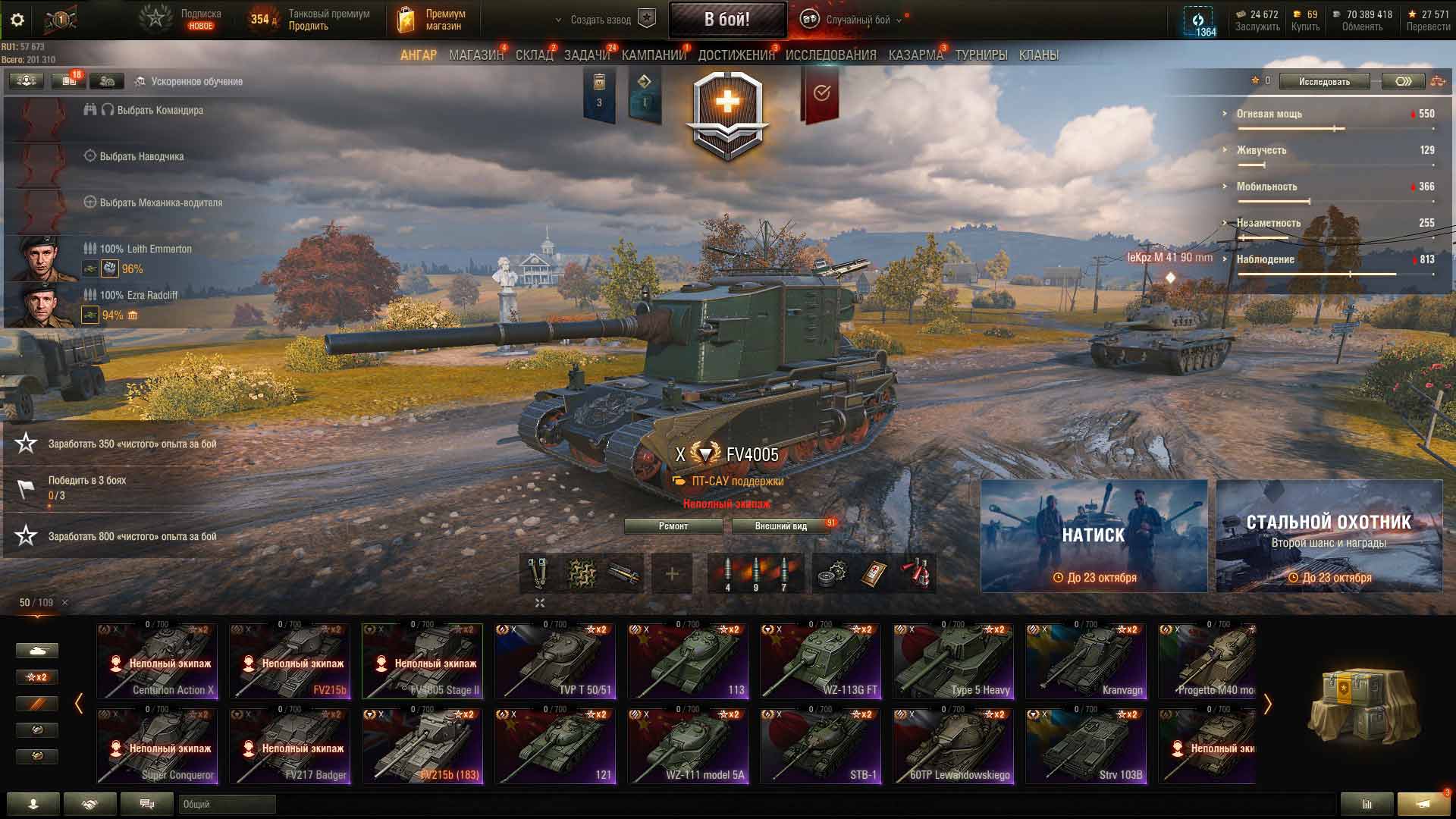The height and width of the screenshot is (819, 1456).
Task: Go to the Исследования tab
Action: coord(830,55)
